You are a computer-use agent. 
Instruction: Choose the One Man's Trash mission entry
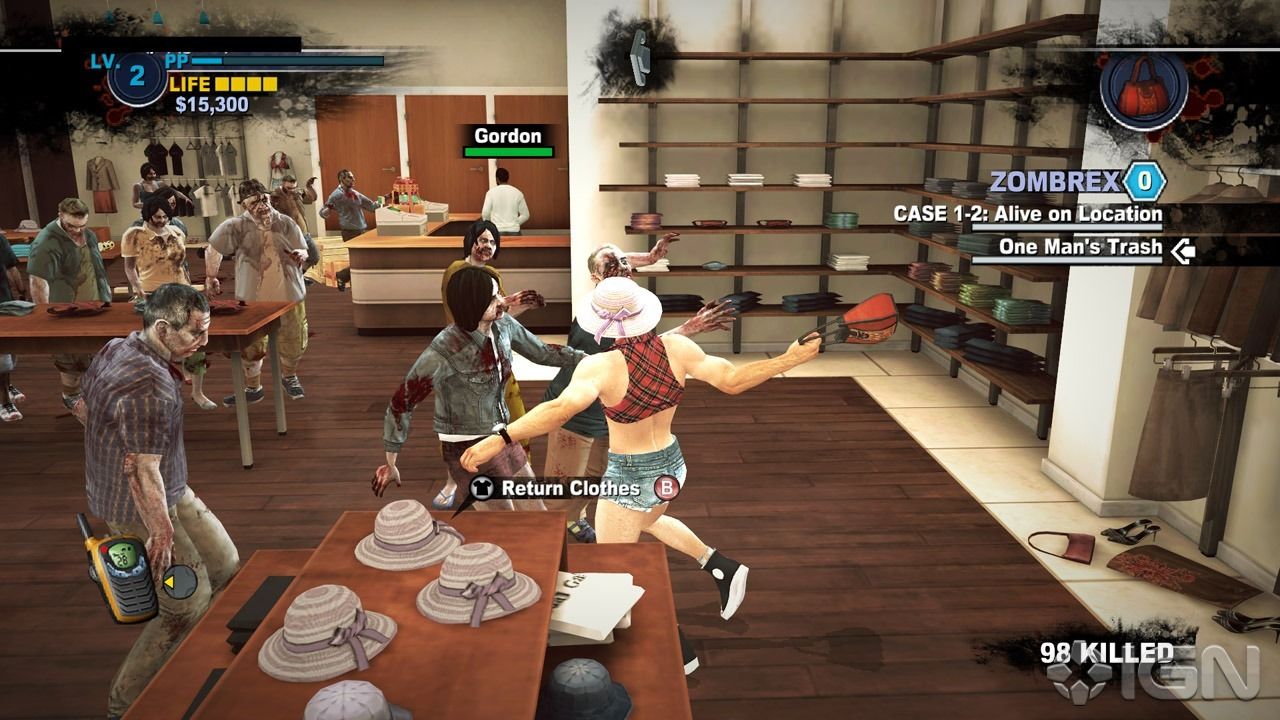pyautogui.click(x=1080, y=247)
